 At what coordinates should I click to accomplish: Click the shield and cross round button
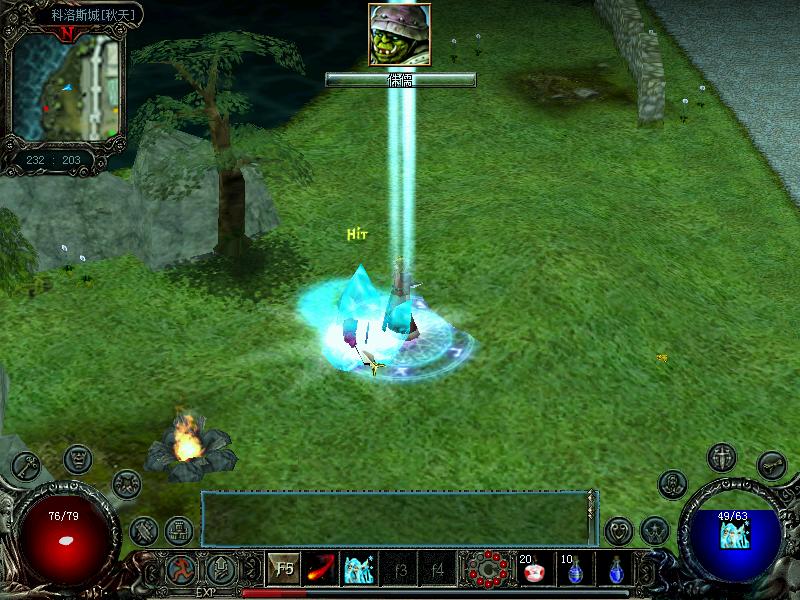tap(721, 458)
